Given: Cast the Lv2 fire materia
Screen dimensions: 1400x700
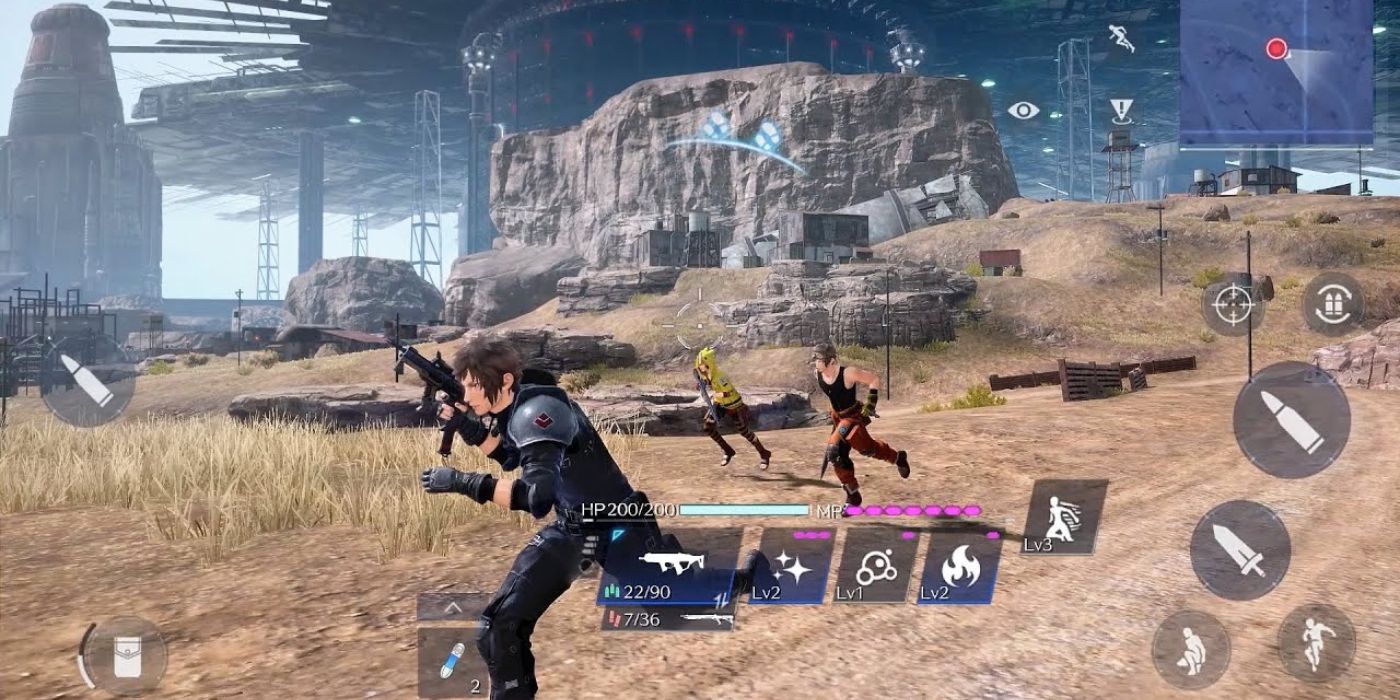Looking at the screenshot, I should 958,567.
